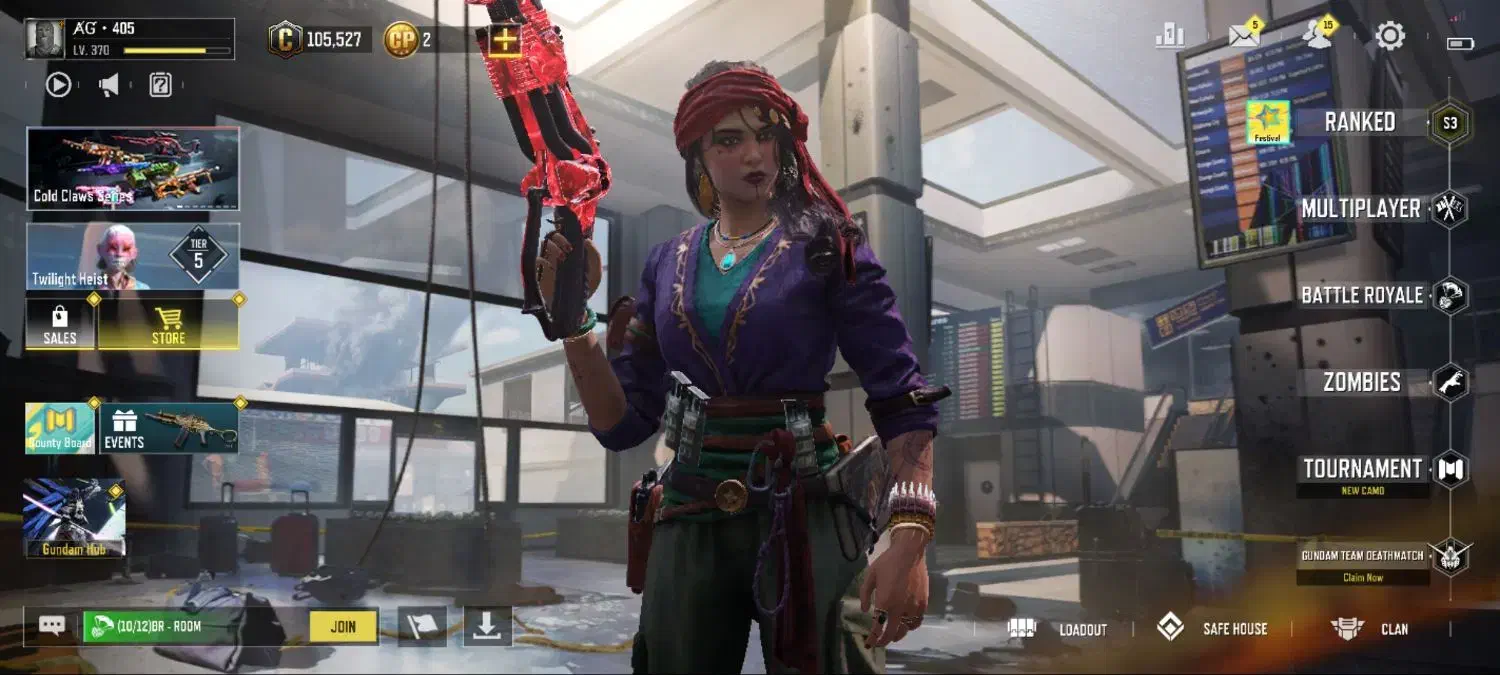This screenshot has width=1500, height=675.
Task: Open the Store
Action: tap(168, 324)
